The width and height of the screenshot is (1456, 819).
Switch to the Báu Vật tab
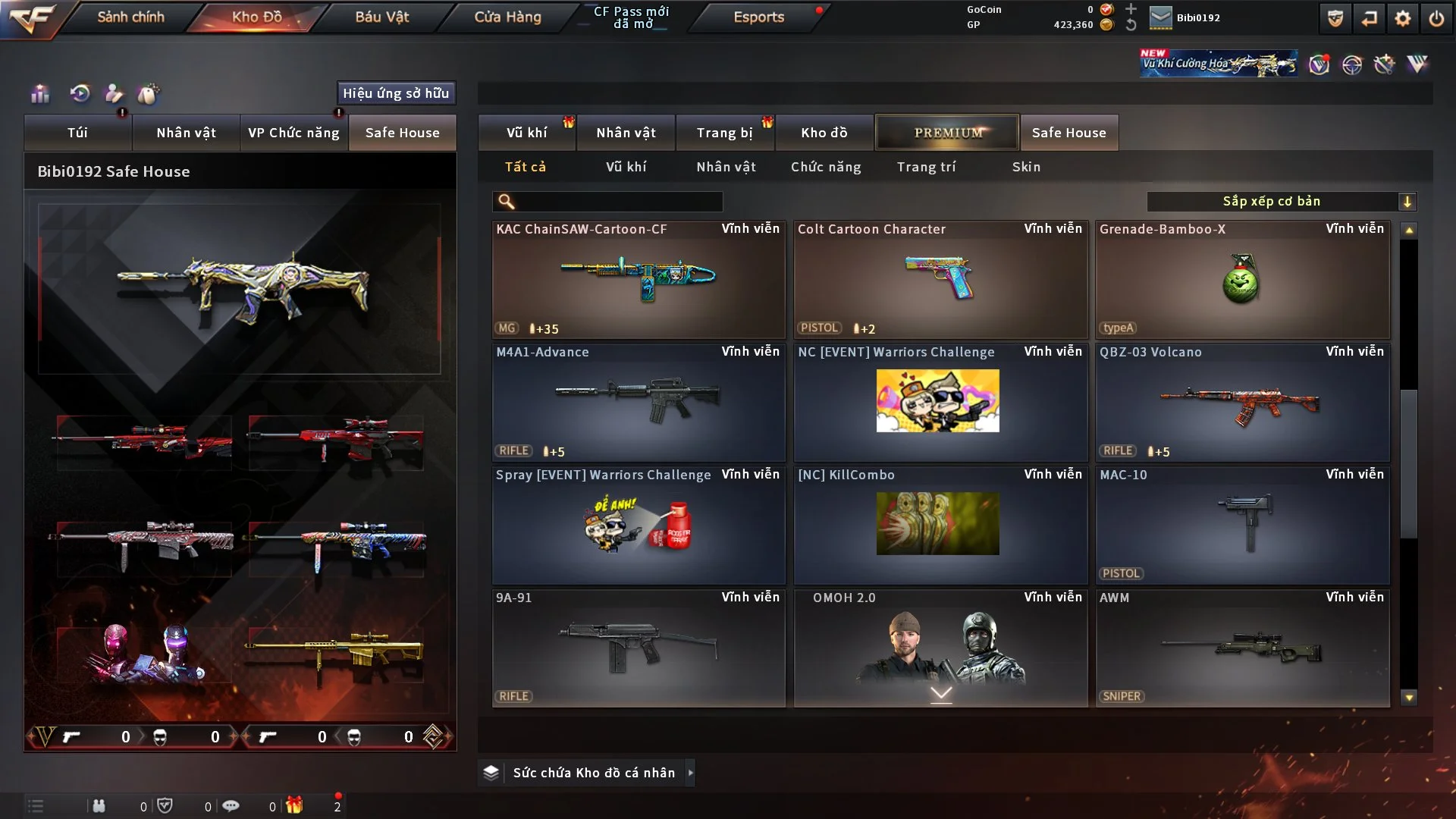(x=381, y=17)
